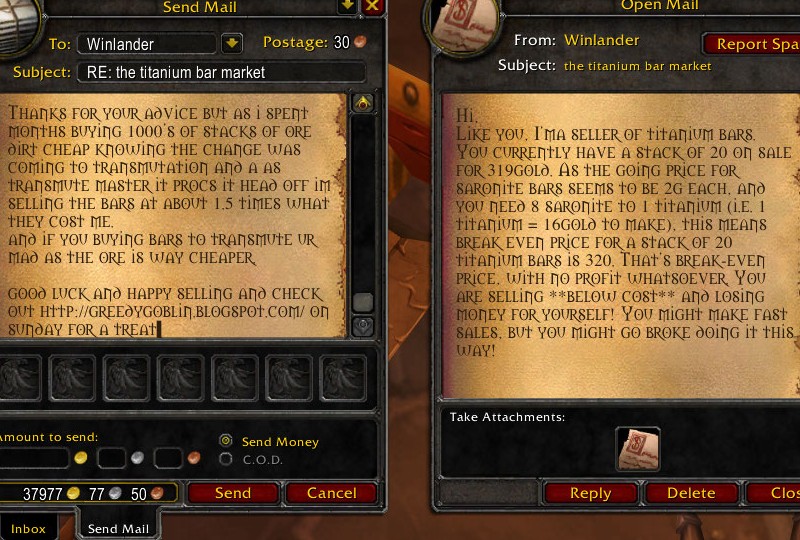Delete the opened mail

click(691, 493)
